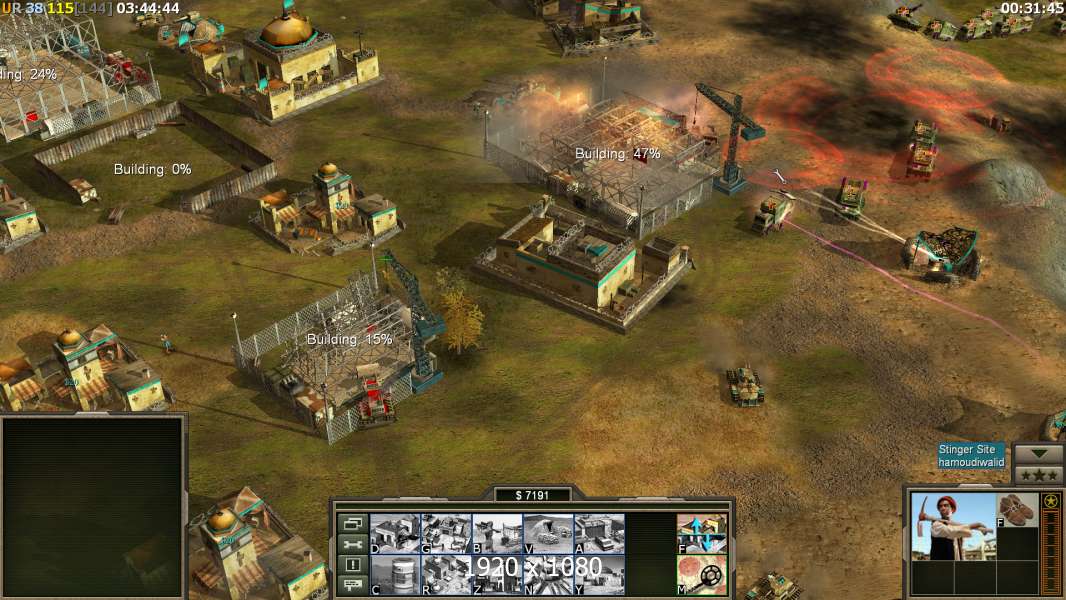Choose the barrel structure icon marked C
Image resolution: width=1066 pixels, height=600 pixels.
[x=395, y=575]
